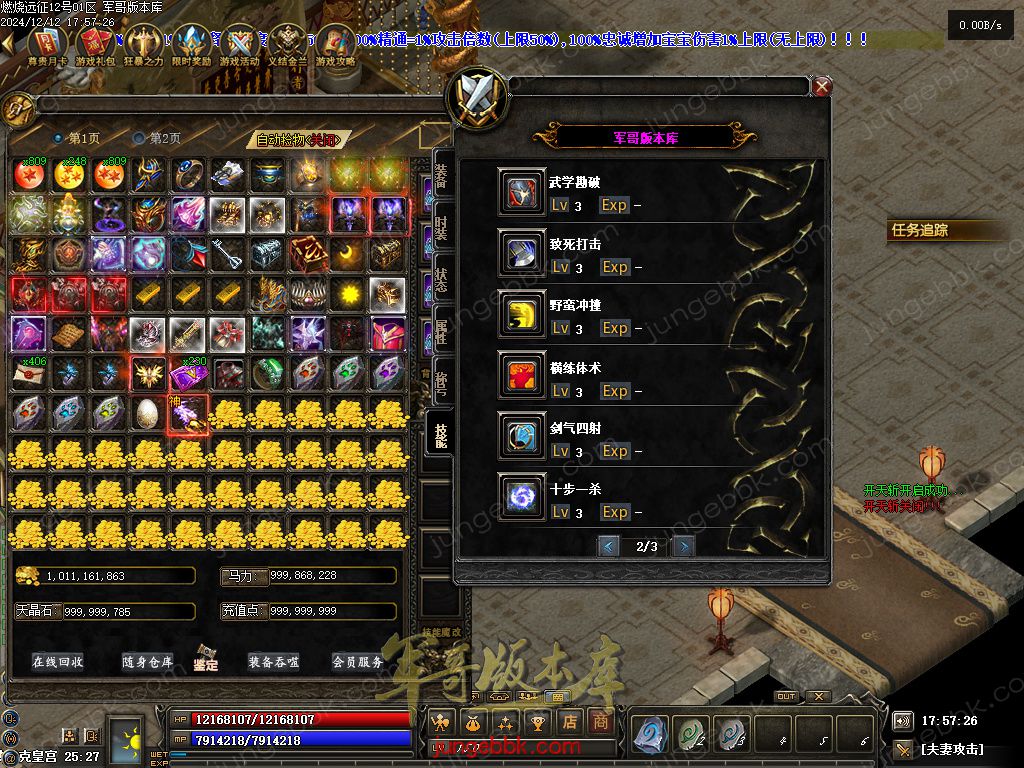Go to the previous skill page arrow
1024x768 pixels.
(x=608, y=546)
